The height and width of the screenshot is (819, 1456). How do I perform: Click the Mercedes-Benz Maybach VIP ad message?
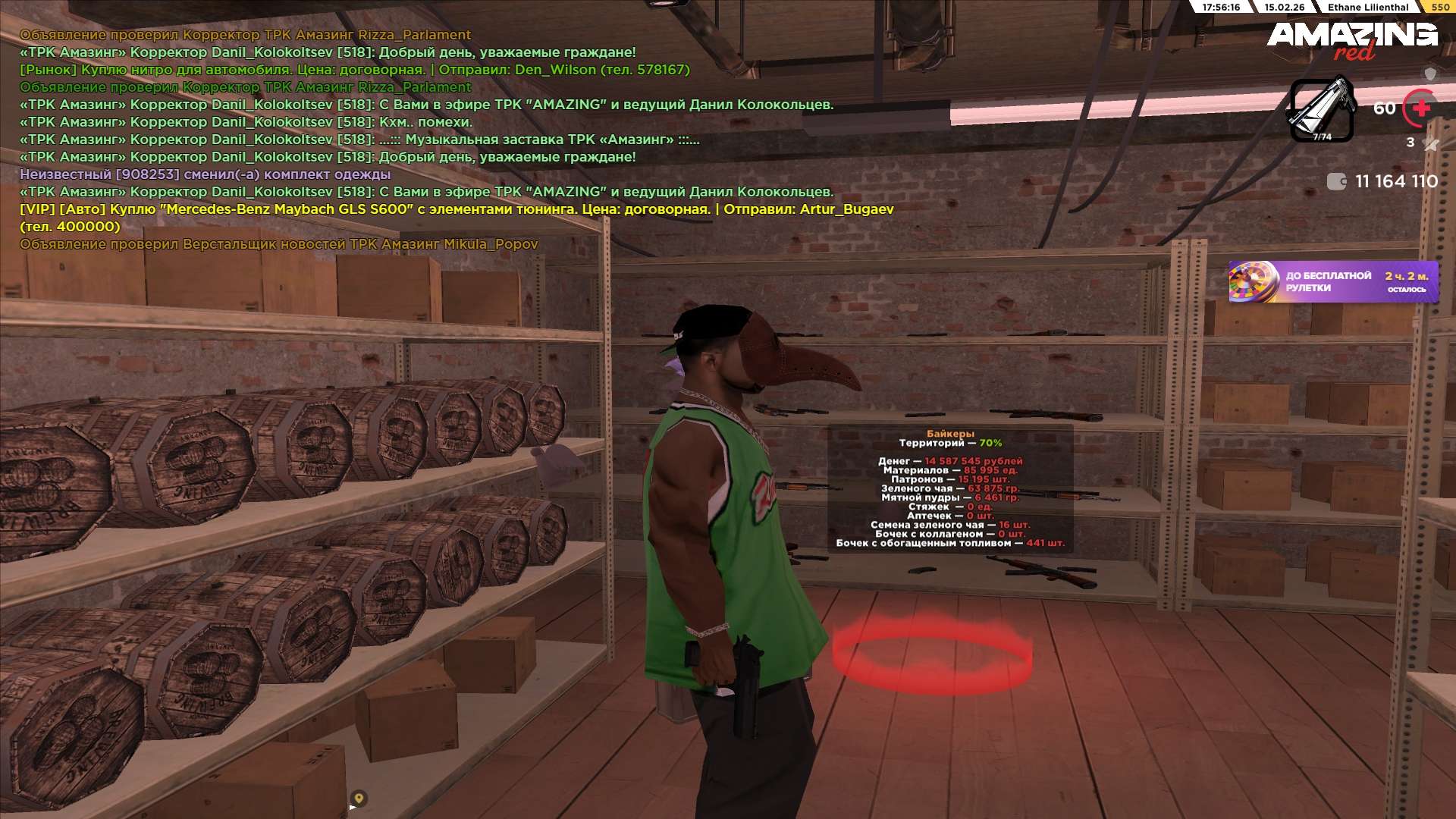(x=455, y=209)
